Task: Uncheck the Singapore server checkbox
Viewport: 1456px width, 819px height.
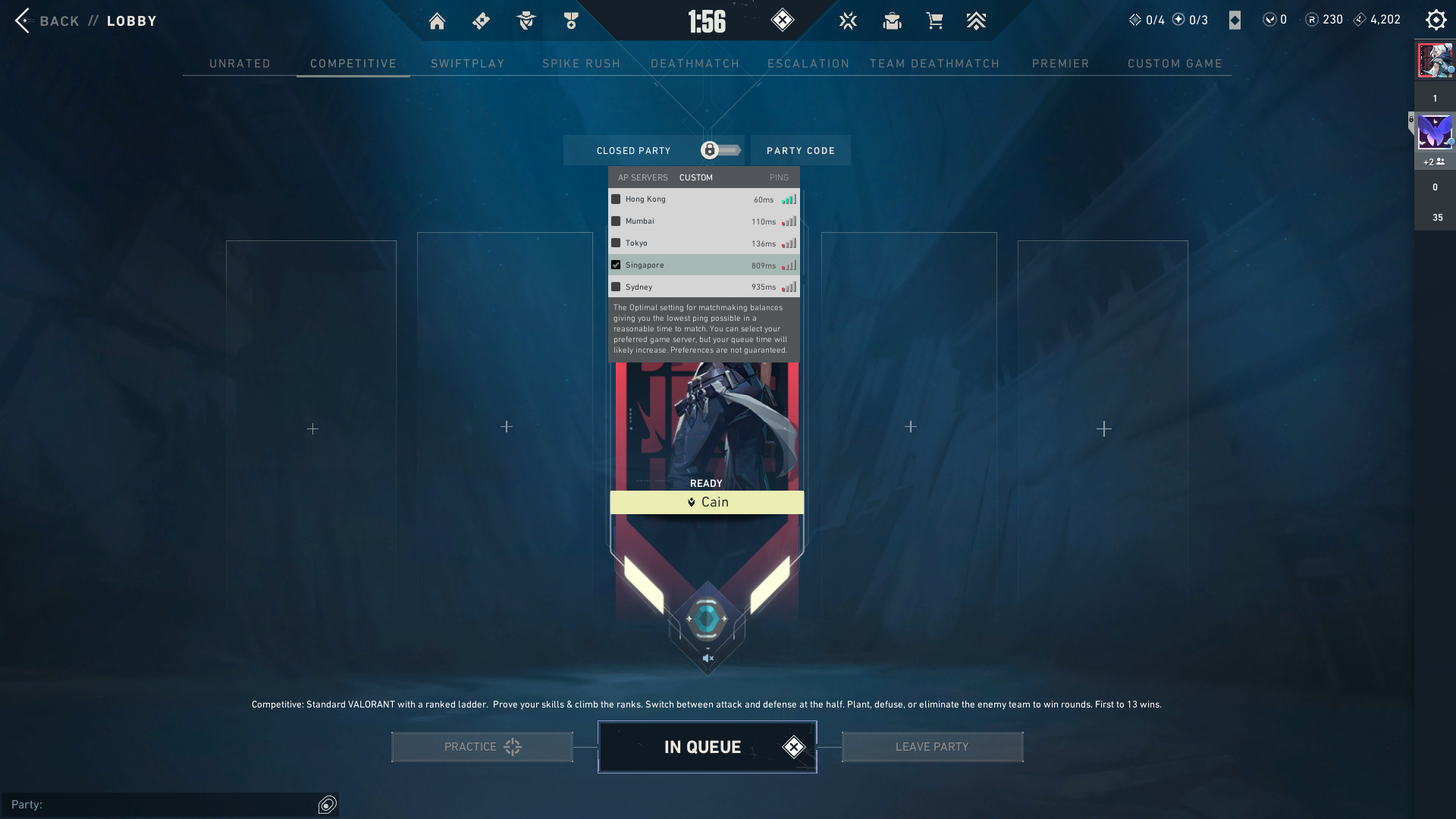Action: (x=616, y=265)
